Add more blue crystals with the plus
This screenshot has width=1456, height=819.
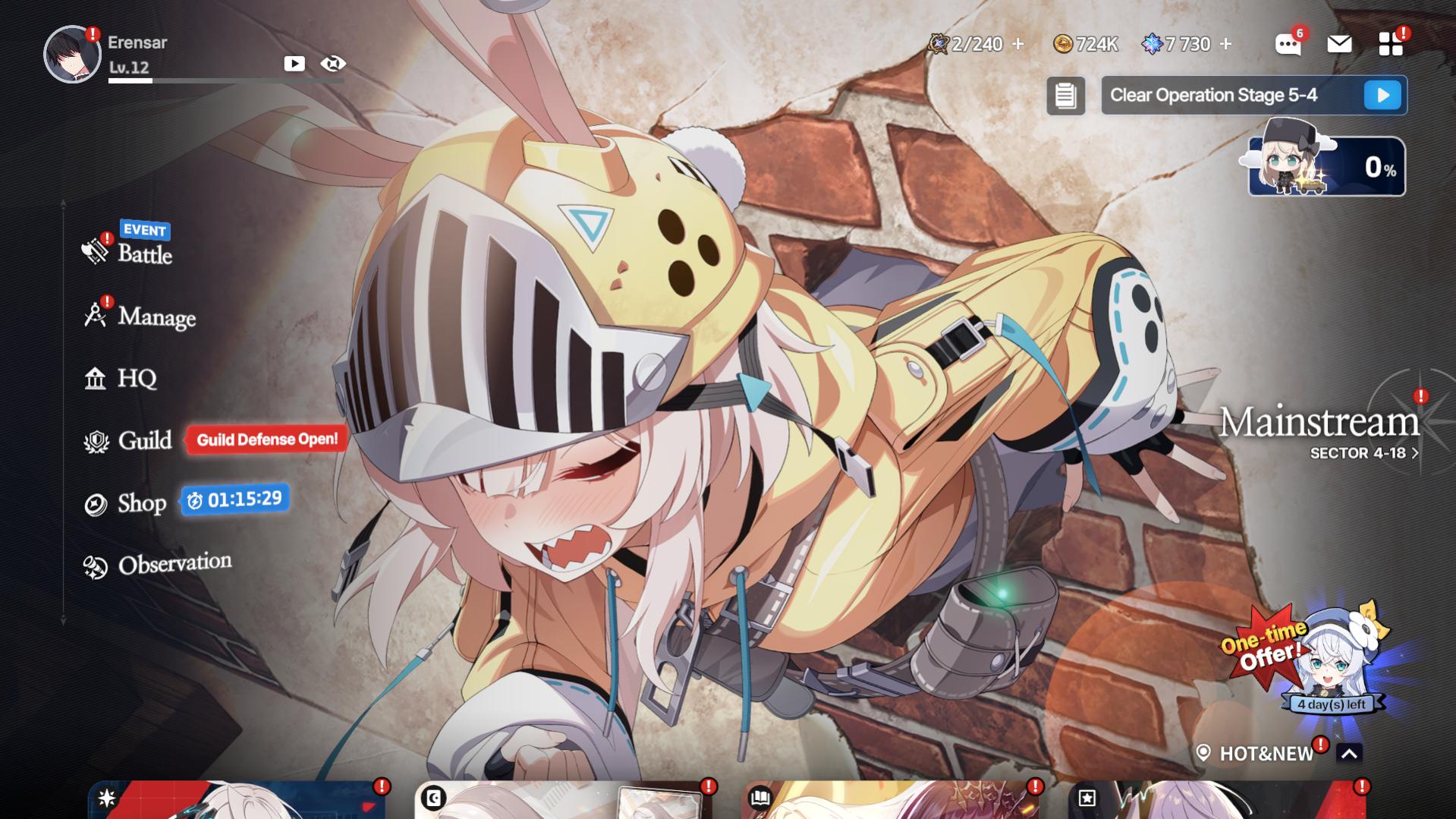[1225, 44]
